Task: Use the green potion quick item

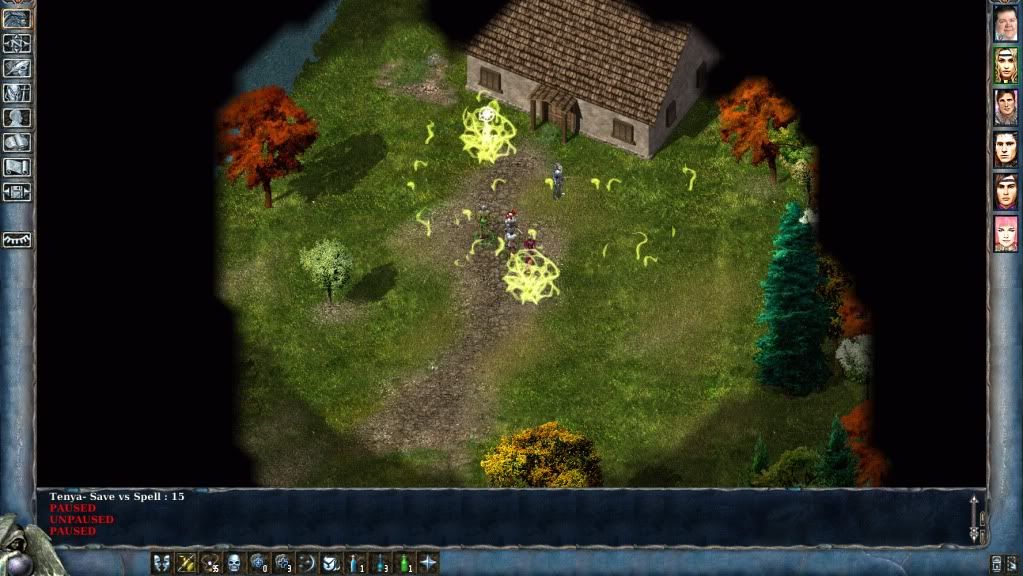Action: click(404, 563)
